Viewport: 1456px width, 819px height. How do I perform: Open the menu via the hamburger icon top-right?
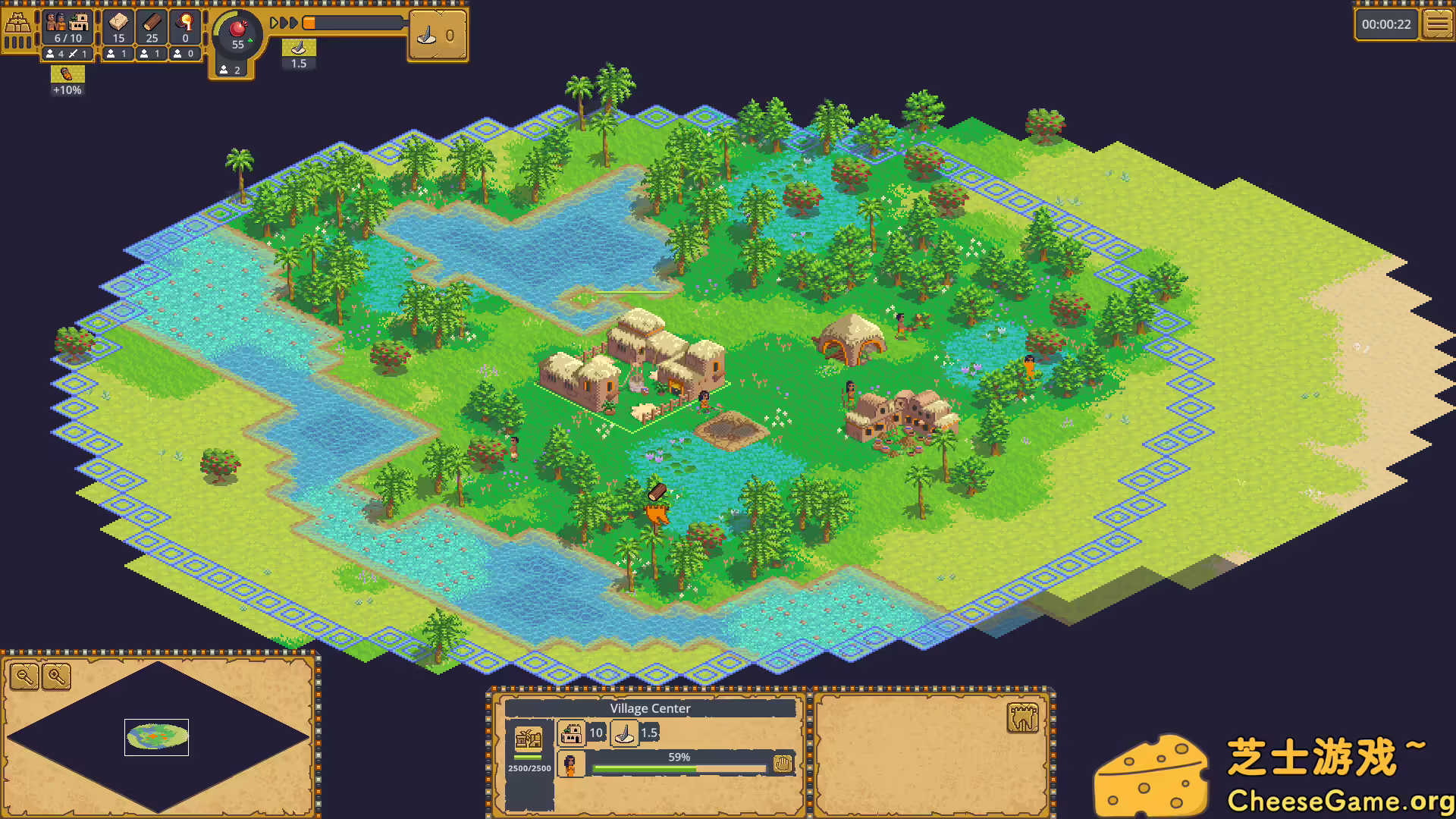click(1439, 23)
